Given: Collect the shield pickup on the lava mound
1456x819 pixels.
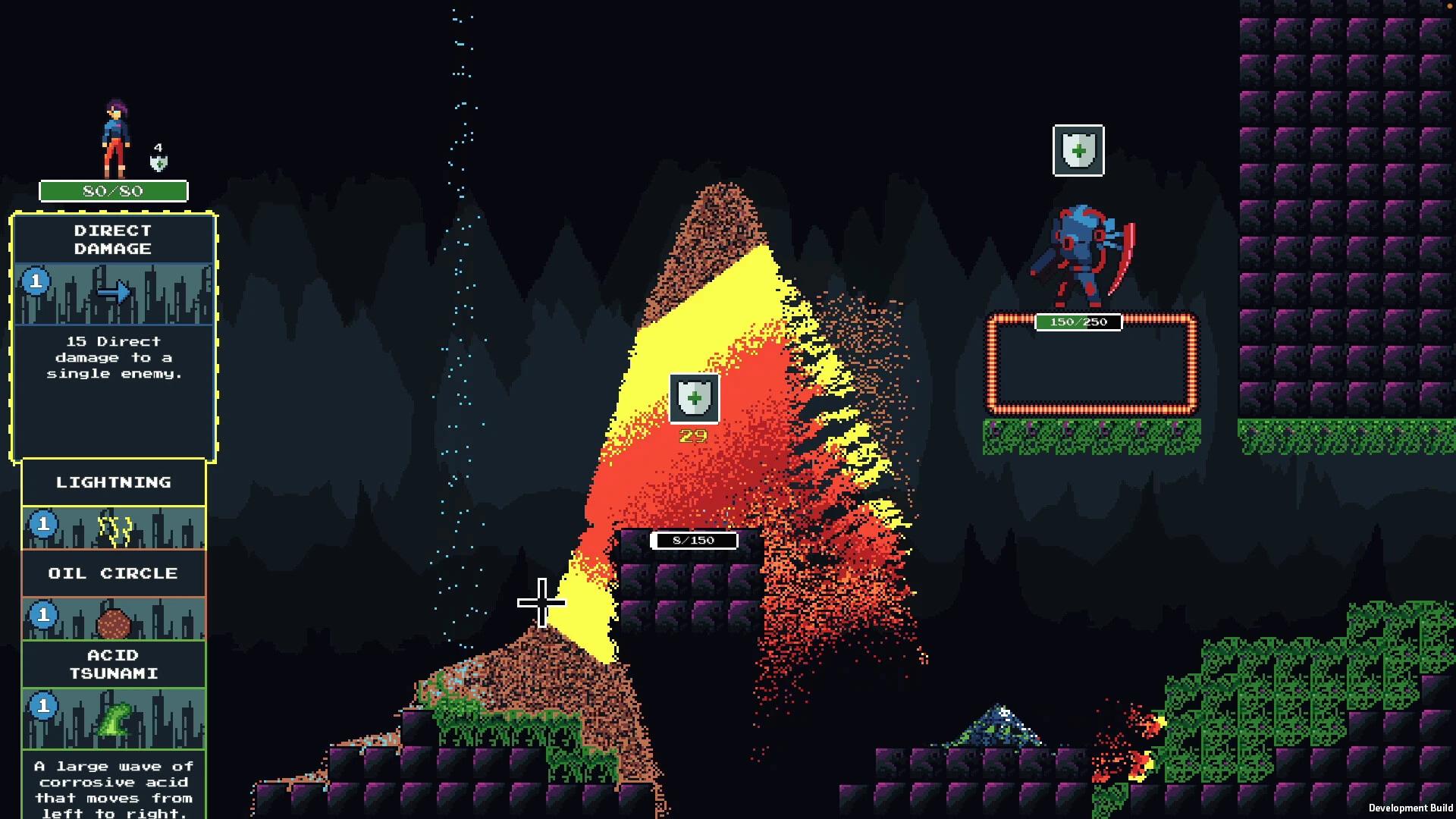Looking at the screenshot, I should tap(692, 397).
